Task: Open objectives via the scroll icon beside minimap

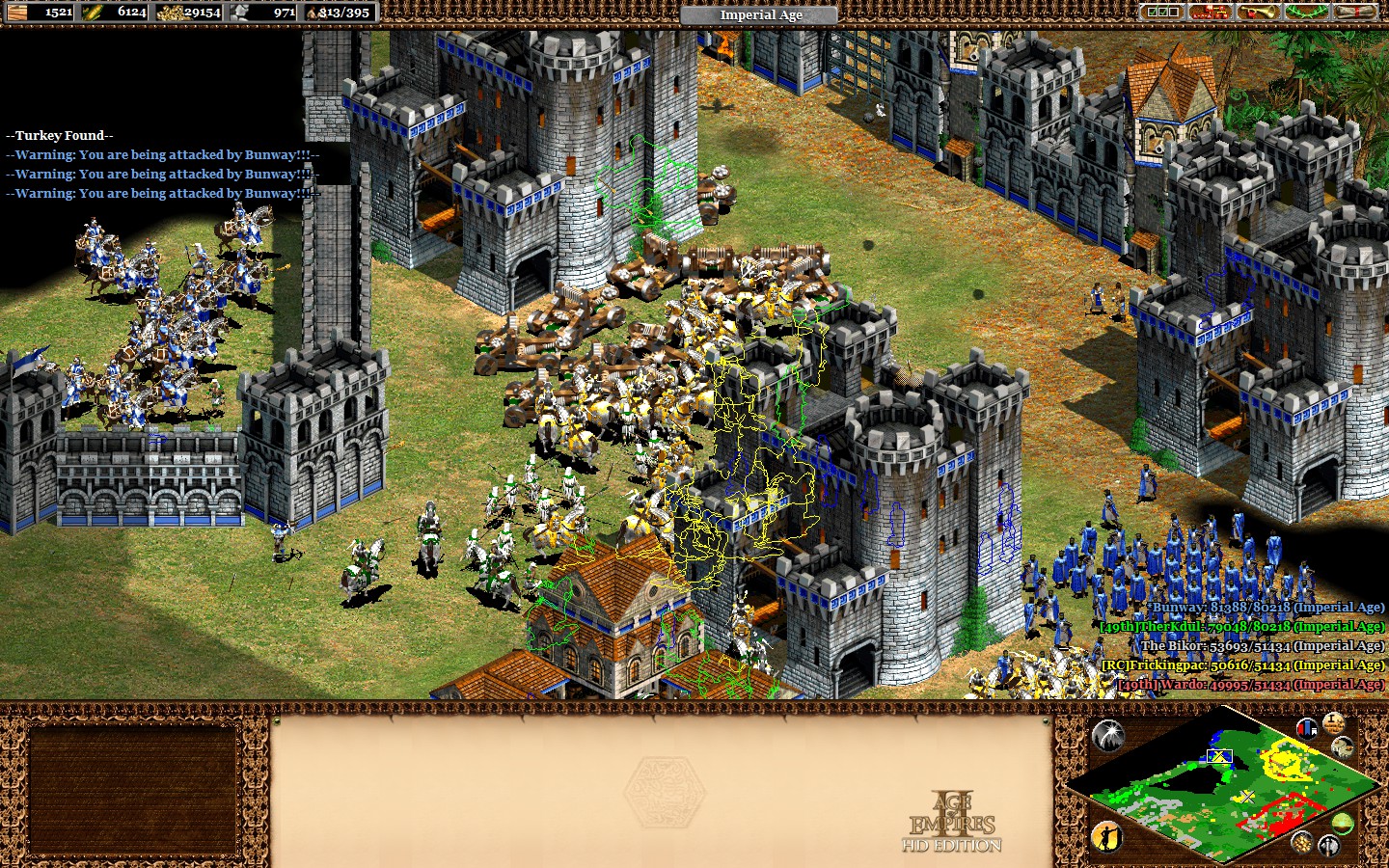Action: point(1333,724)
